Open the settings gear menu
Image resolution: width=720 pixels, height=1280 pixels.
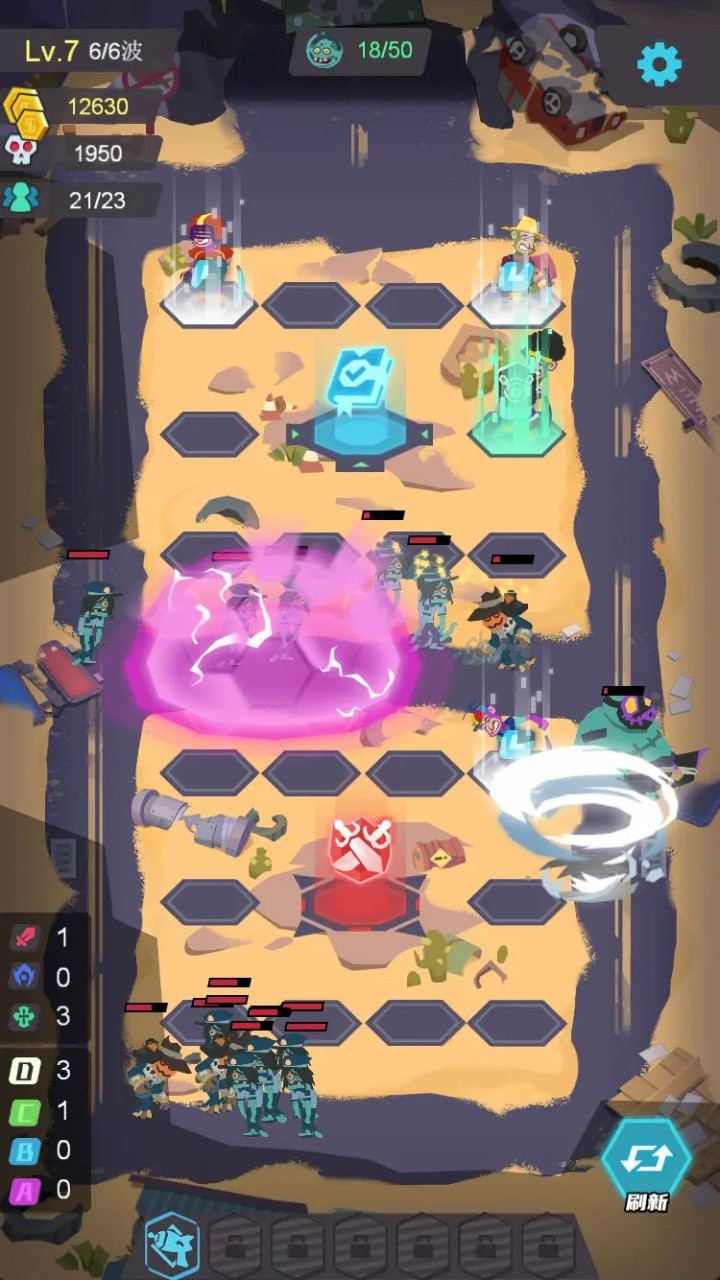[x=659, y=65]
